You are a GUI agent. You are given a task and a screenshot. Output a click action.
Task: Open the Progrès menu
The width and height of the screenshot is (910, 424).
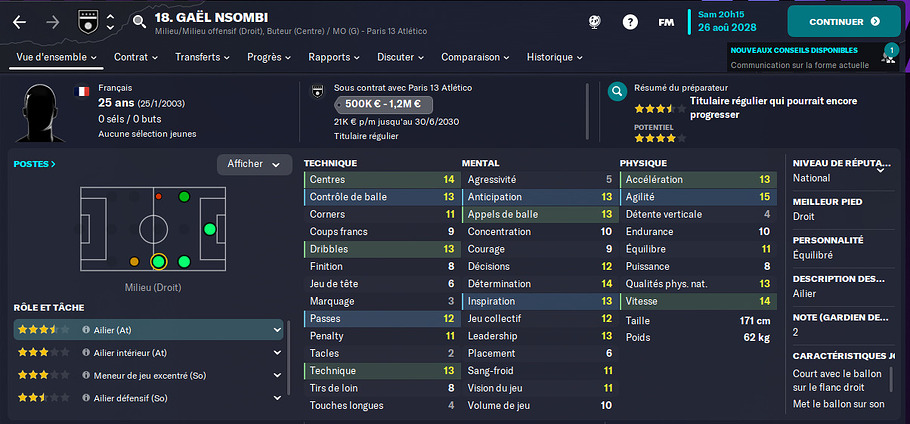pyautogui.click(x=269, y=58)
